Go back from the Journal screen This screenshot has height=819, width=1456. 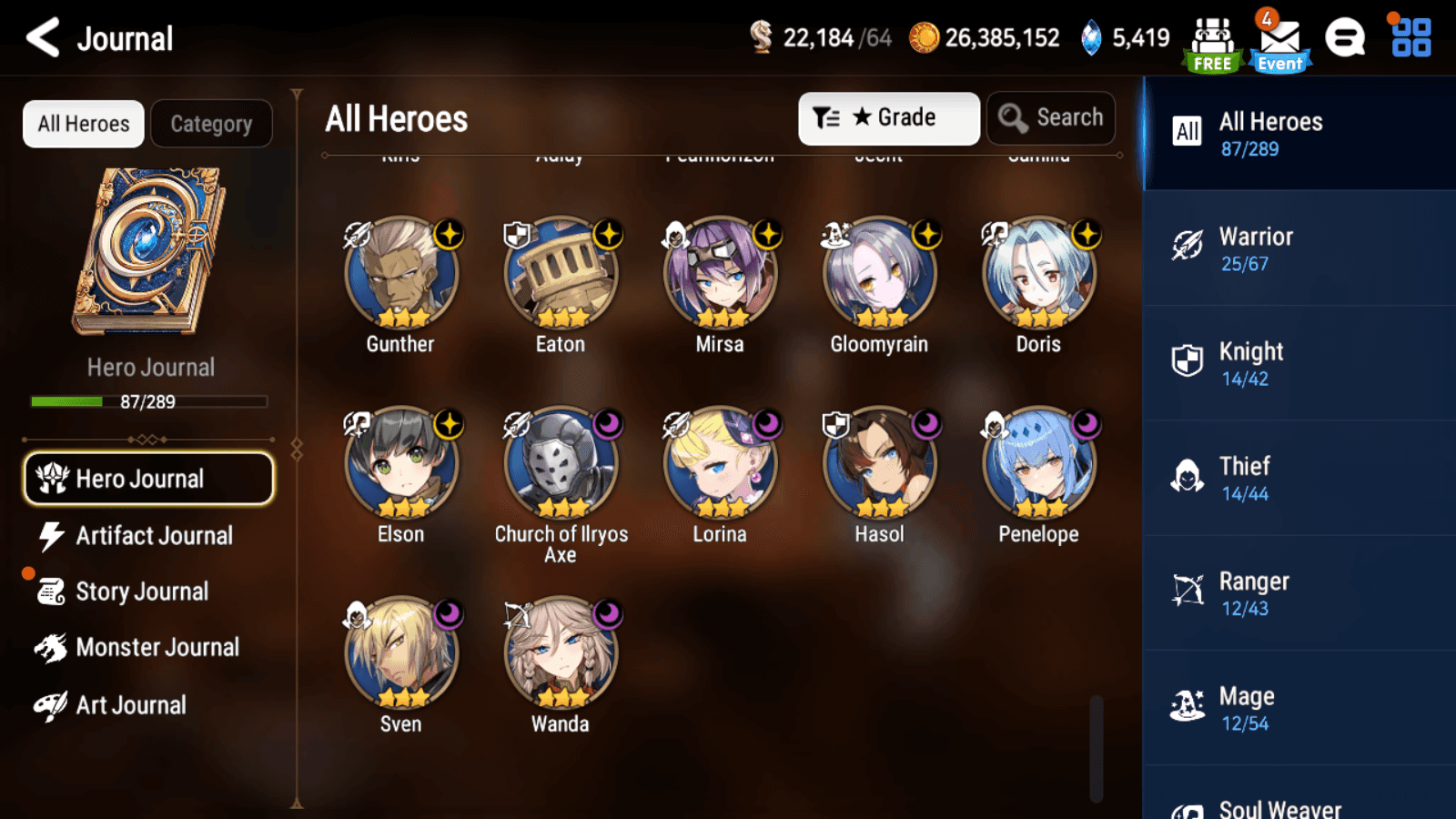tap(43, 38)
